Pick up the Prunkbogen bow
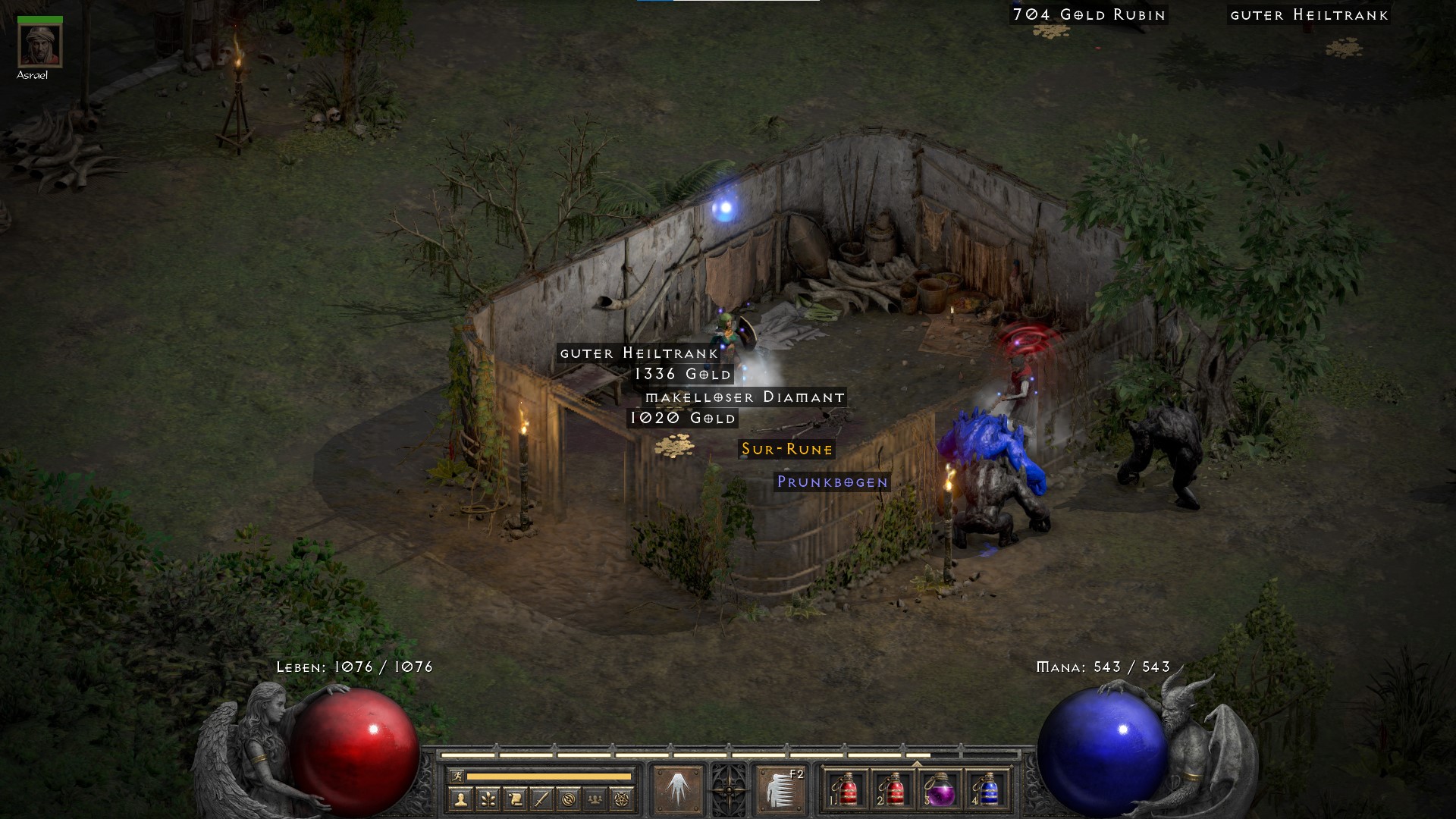The width and height of the screenshot is (1456, 819). [x=831, y=481]
